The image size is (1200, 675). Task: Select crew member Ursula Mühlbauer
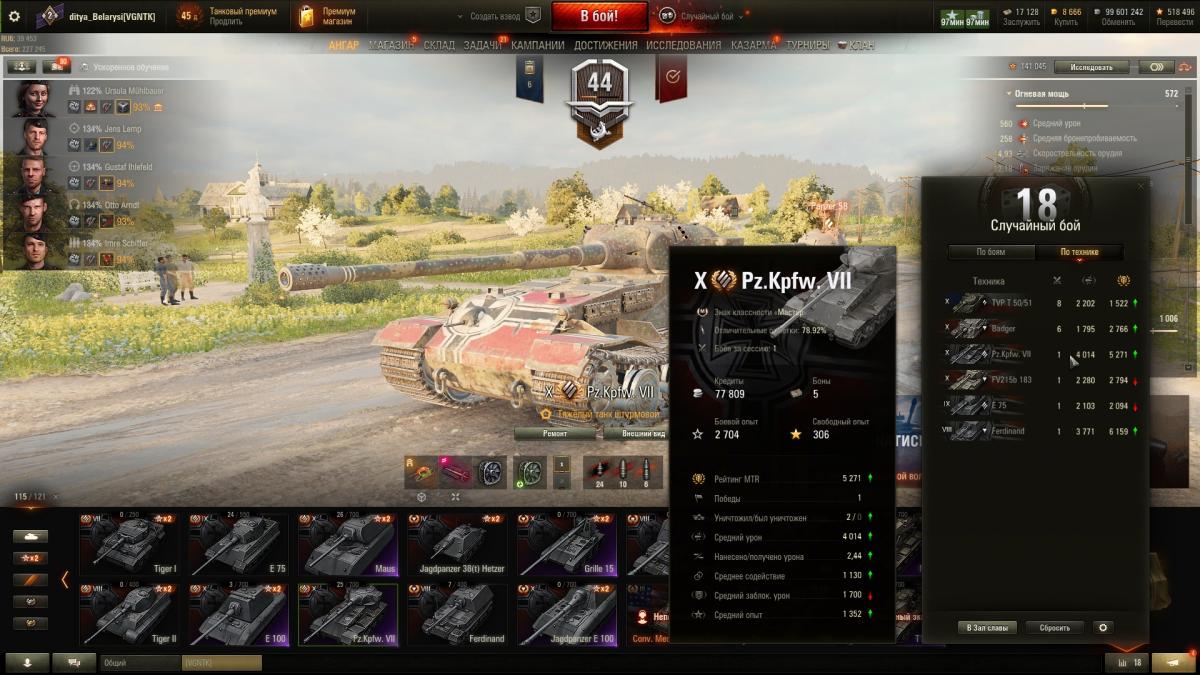(x=119, y=90)
